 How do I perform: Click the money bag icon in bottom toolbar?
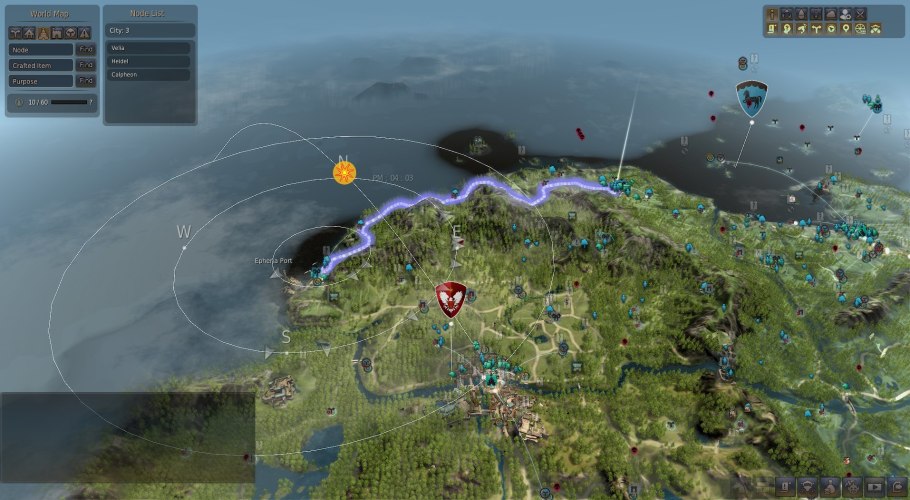tap(829, 487)
